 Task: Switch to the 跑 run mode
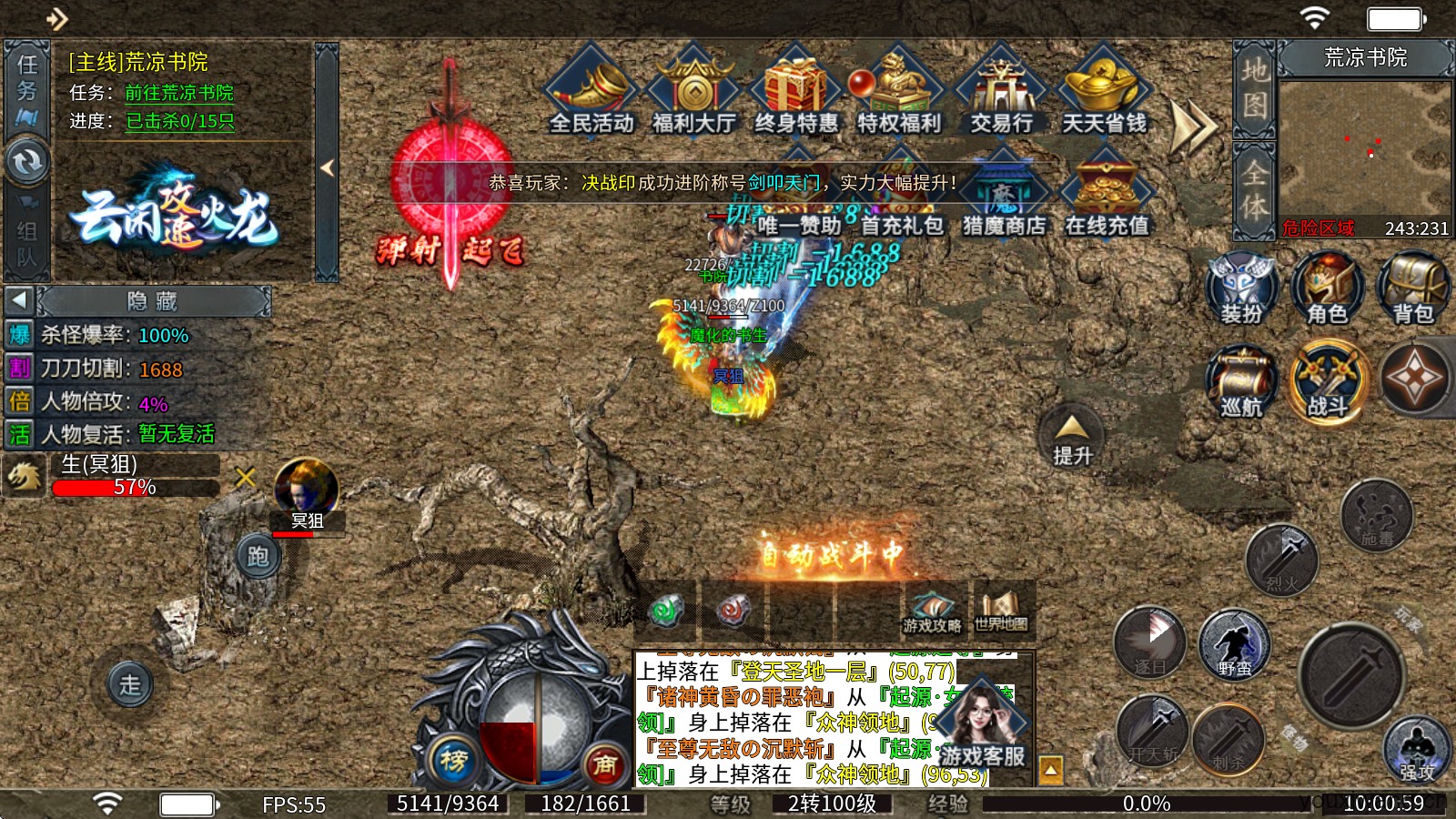(258, 555)
